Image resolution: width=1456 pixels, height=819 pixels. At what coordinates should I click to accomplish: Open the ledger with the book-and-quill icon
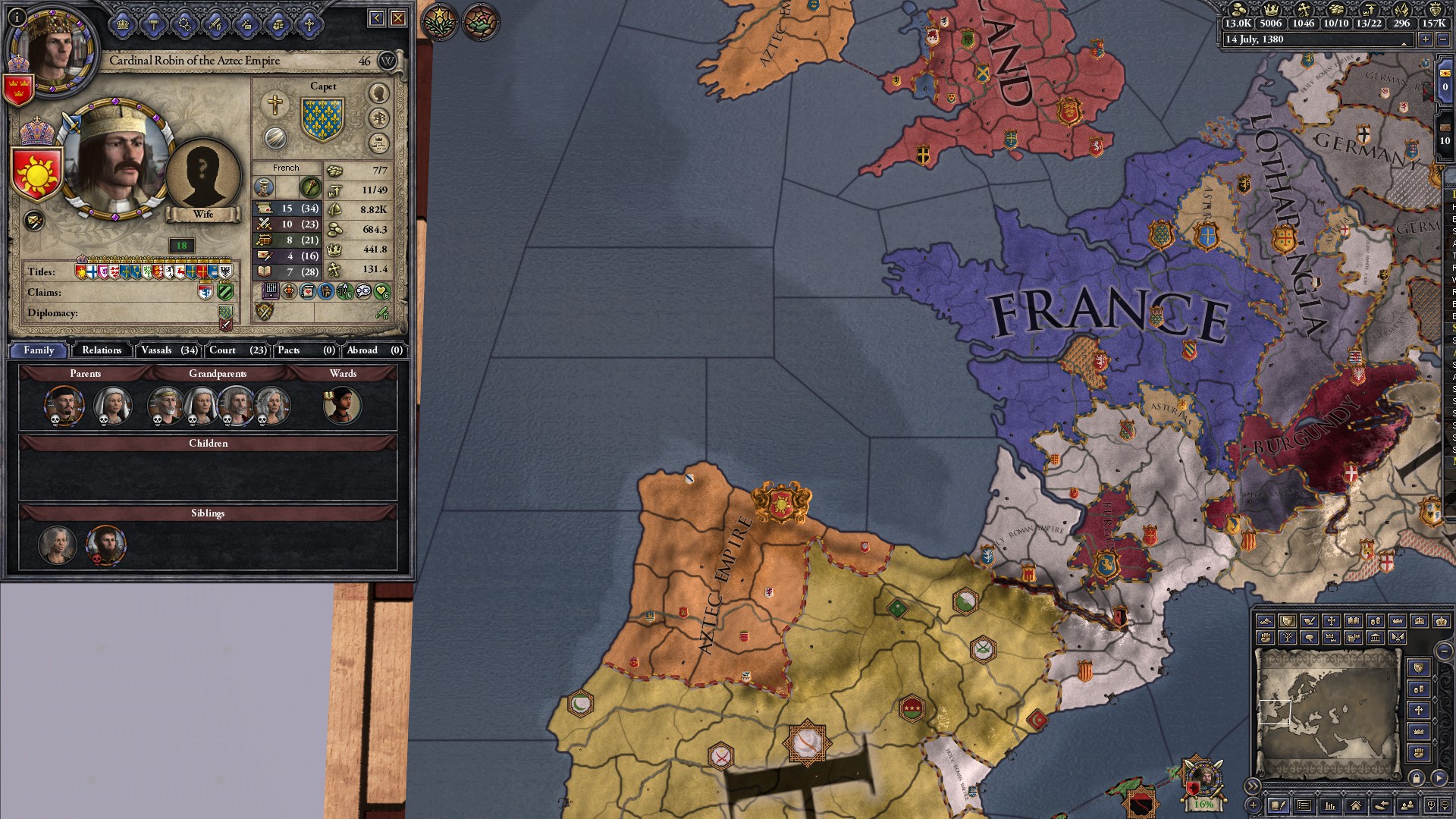[x=1279, y=806]
